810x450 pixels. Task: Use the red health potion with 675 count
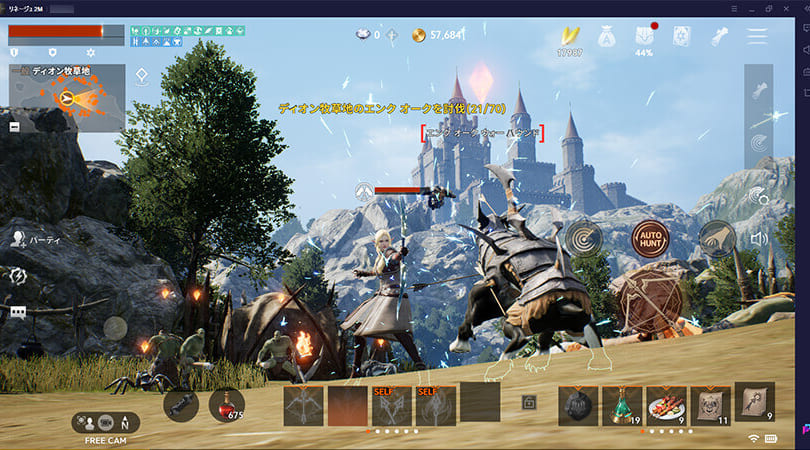227,404
